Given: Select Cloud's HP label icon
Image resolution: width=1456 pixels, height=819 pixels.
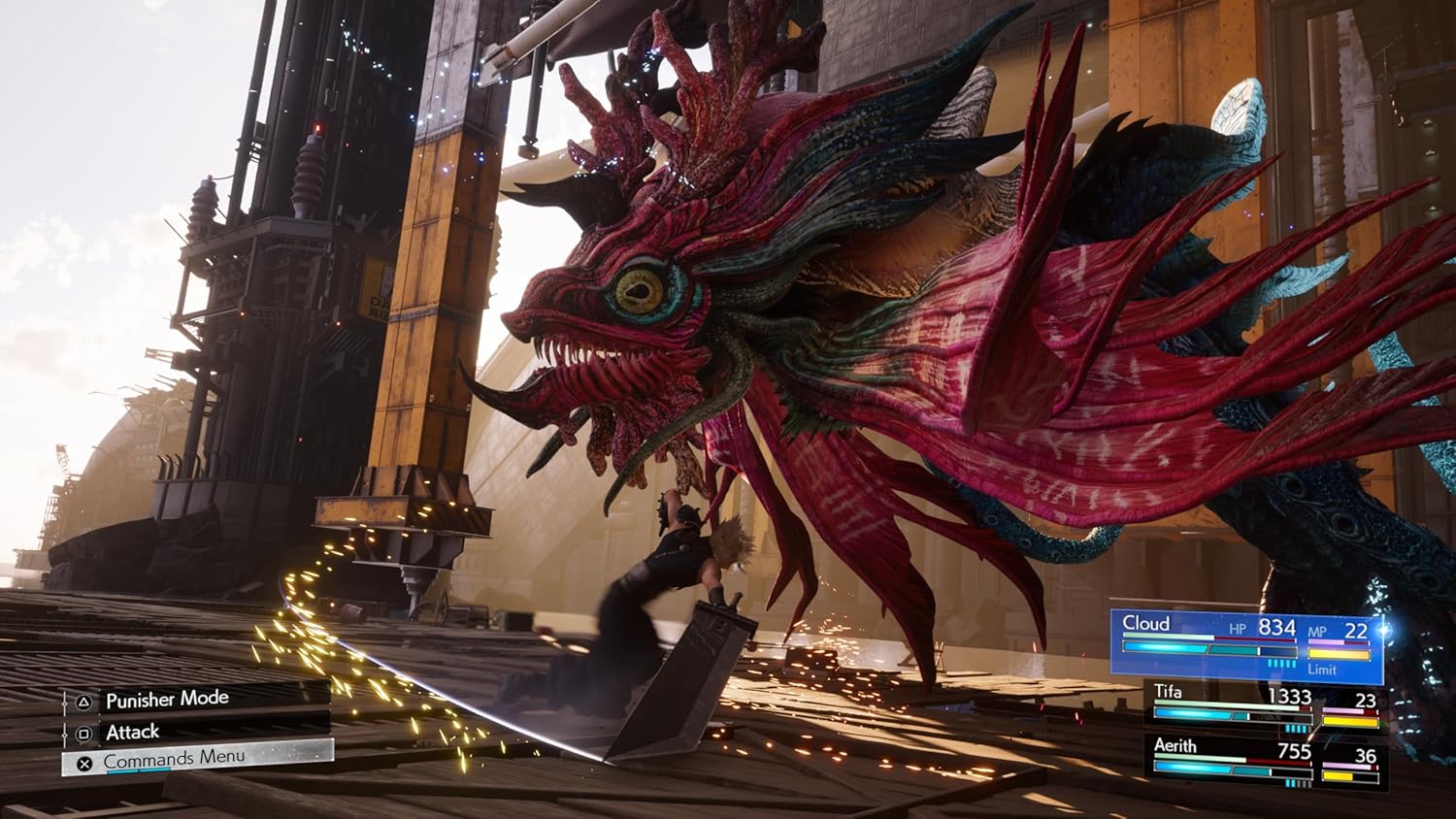Looking at the screenshot, I should (x=1238, y=628).
